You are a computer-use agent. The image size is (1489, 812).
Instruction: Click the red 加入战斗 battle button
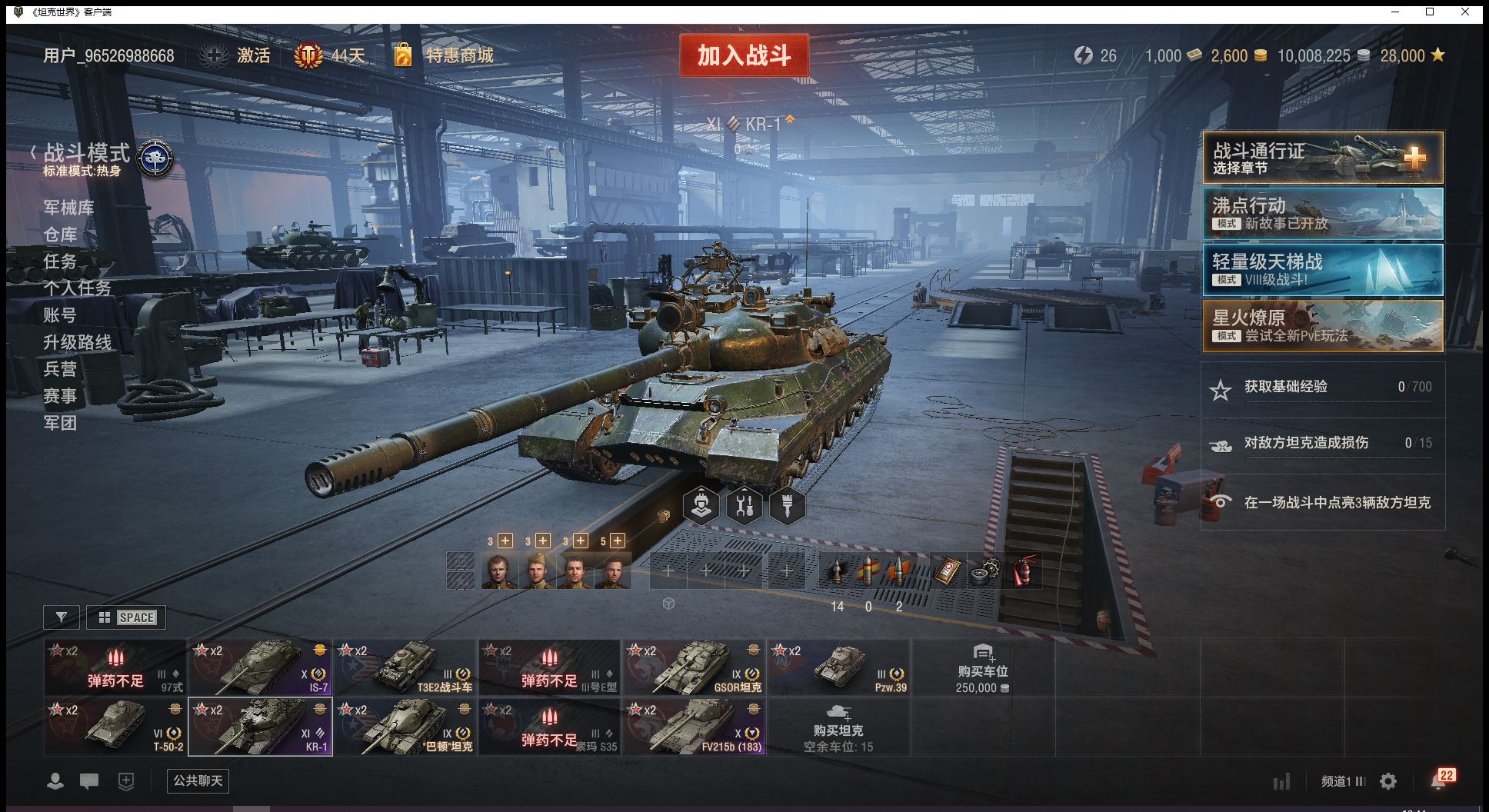[x=744, y=55]
